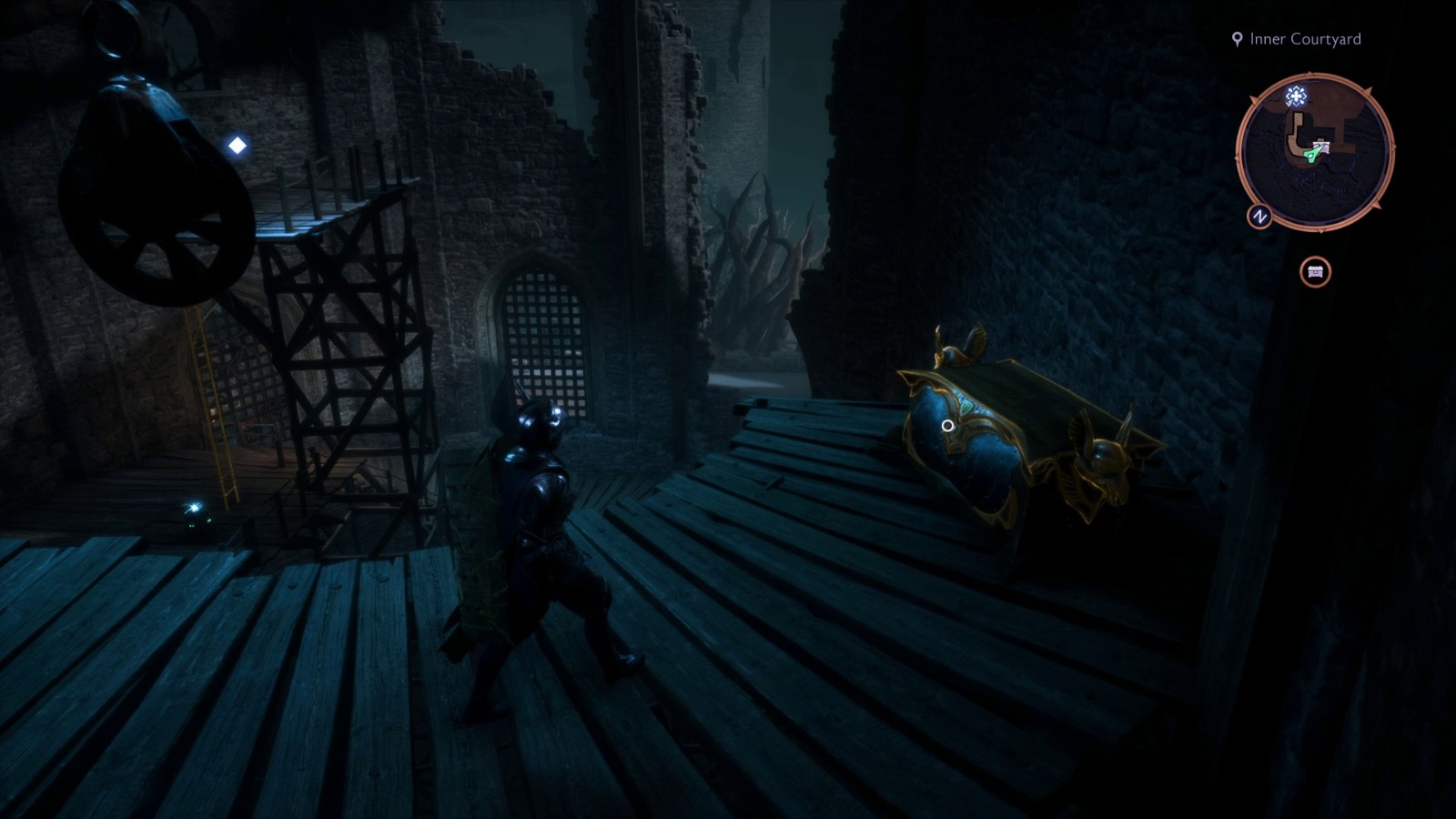Click the white chest marker inside the minimap
The image size is (1456, 819).
coord(1321,146)
